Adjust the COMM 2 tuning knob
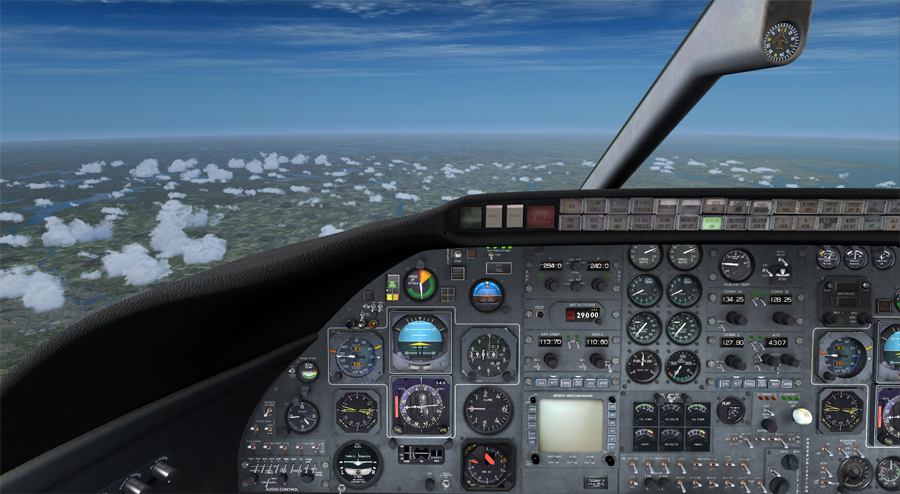Viewport: 900px width, 494px height. tap(734, 361)
